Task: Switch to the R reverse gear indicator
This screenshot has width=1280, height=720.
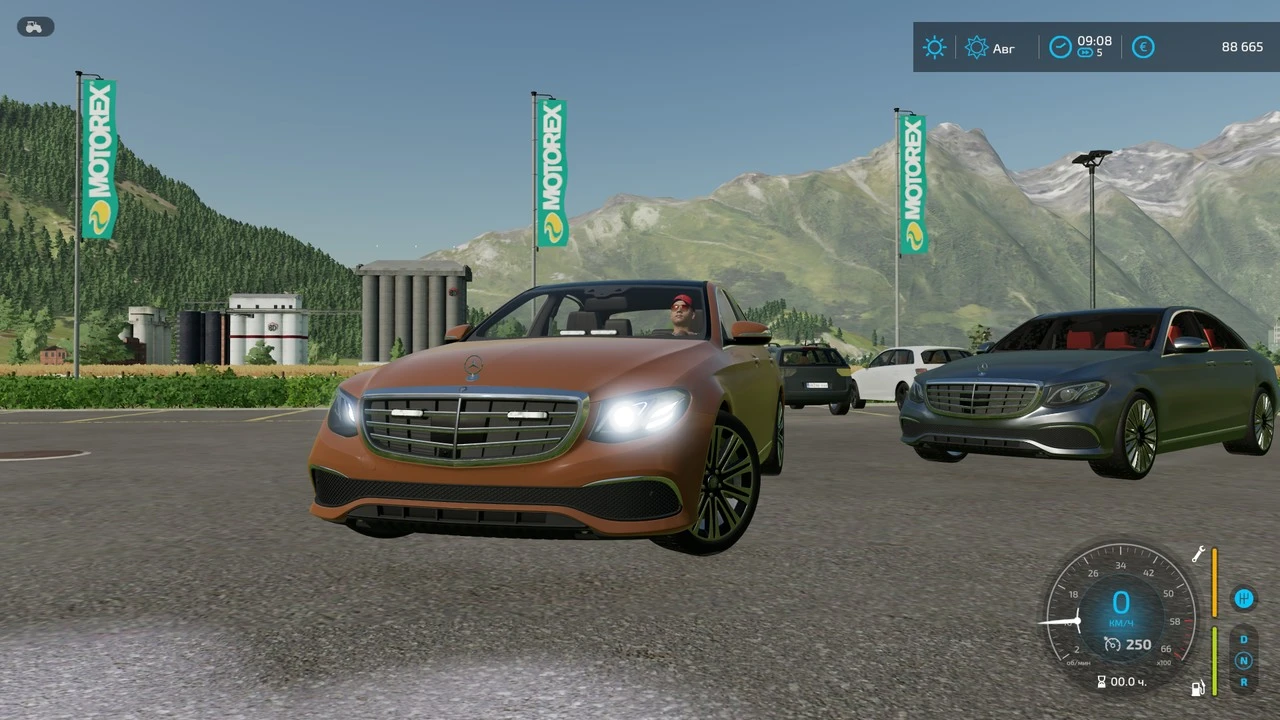Action: 1244,682
